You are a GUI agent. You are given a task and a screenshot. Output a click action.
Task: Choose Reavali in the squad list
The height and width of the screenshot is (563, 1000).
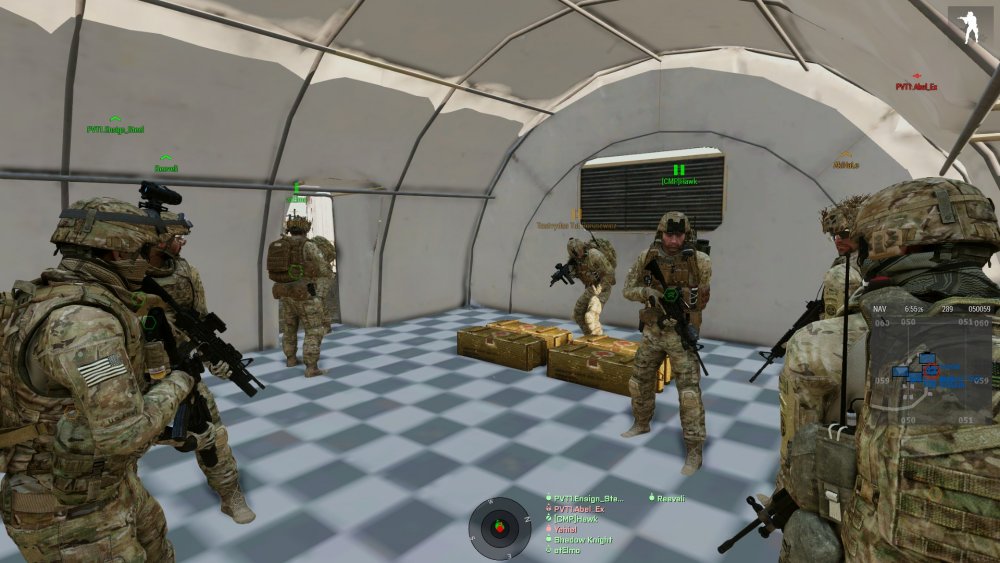[x=672, y=497]
